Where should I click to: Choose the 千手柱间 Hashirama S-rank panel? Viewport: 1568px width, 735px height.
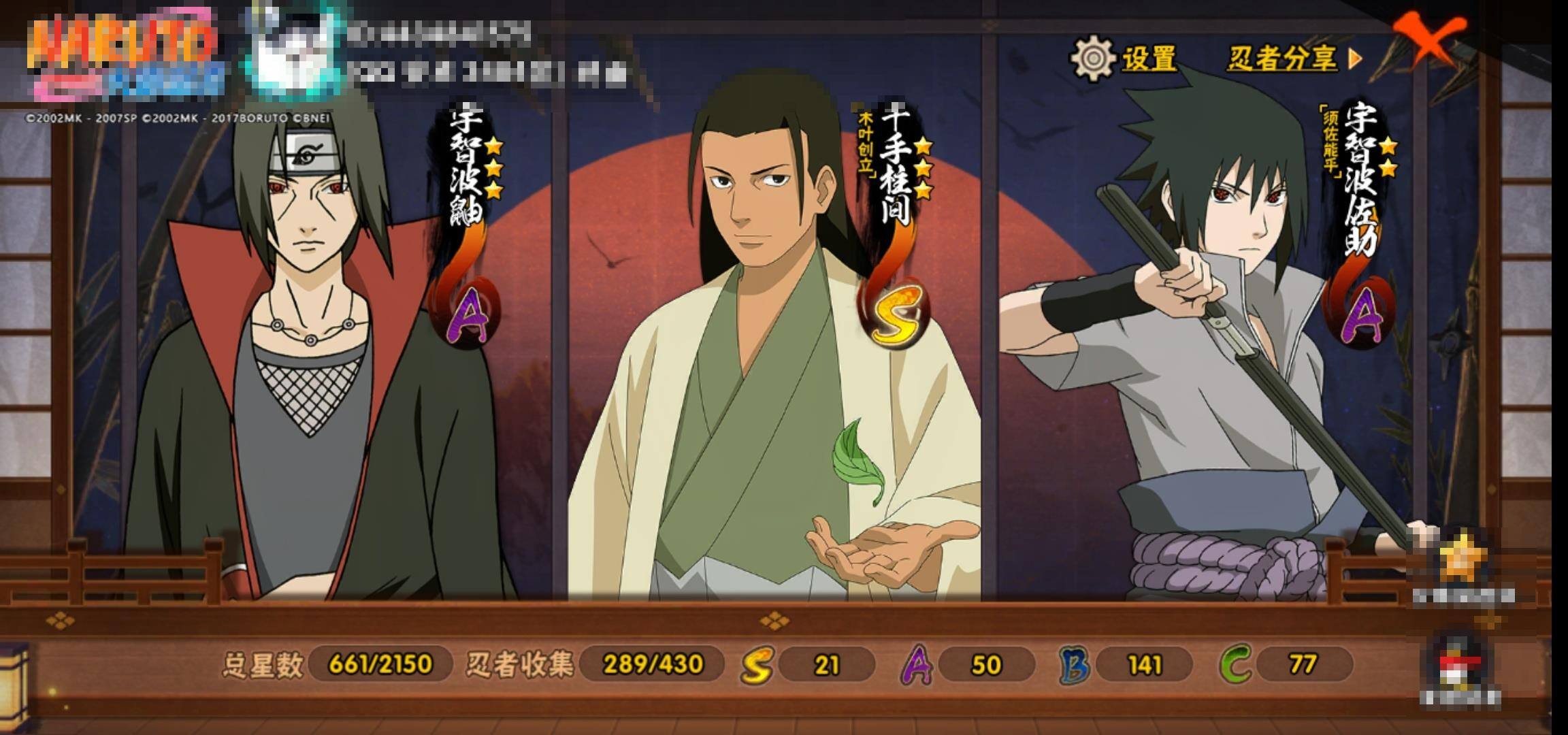[776, 354]
